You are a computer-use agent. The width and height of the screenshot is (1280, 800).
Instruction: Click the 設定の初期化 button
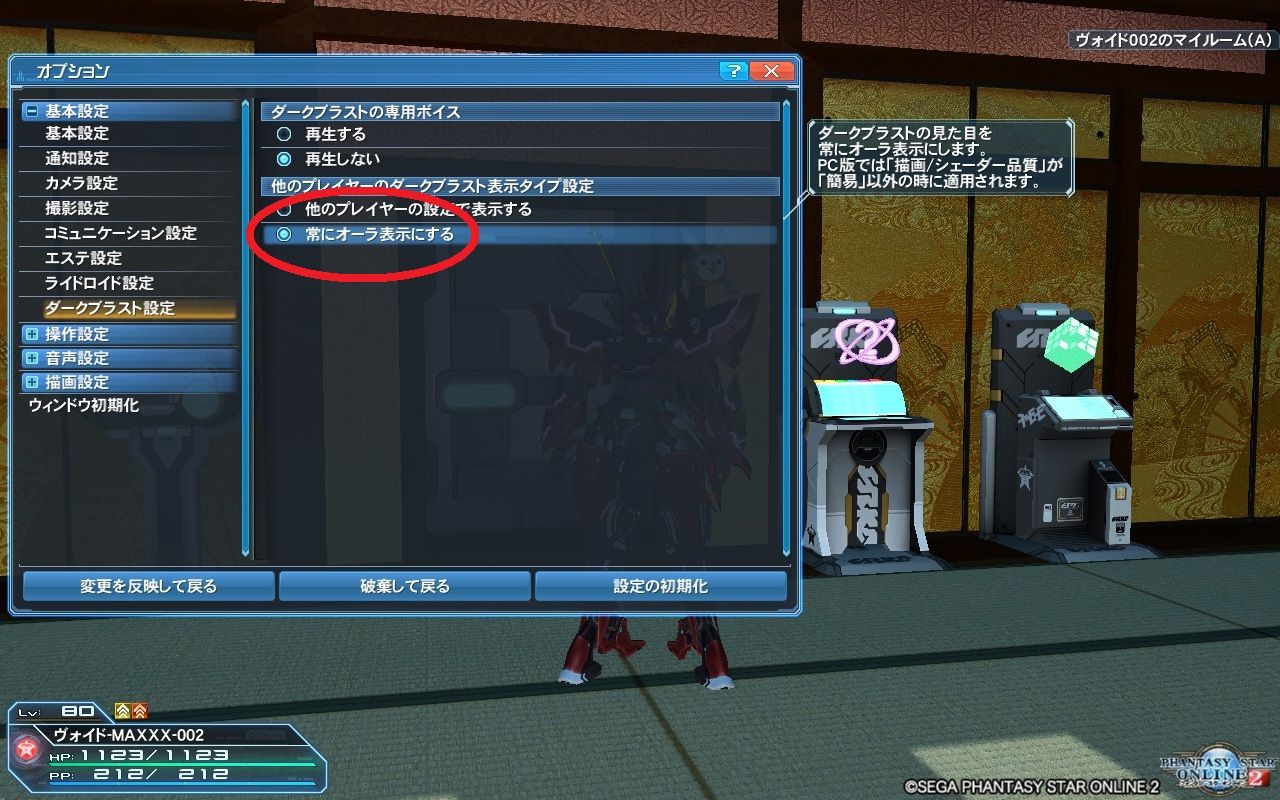[665, 586]
